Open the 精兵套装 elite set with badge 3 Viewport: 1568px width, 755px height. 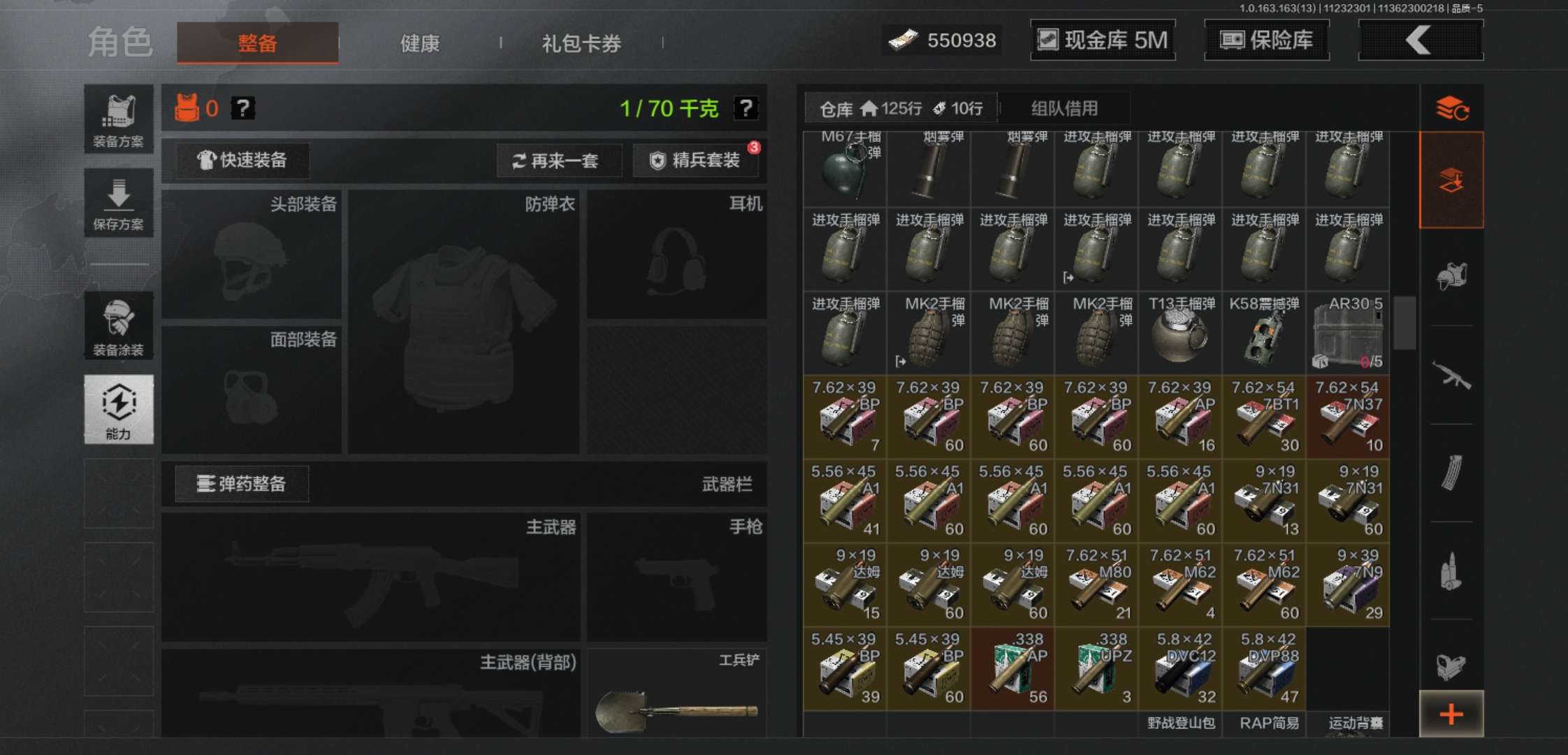[696, 160]
